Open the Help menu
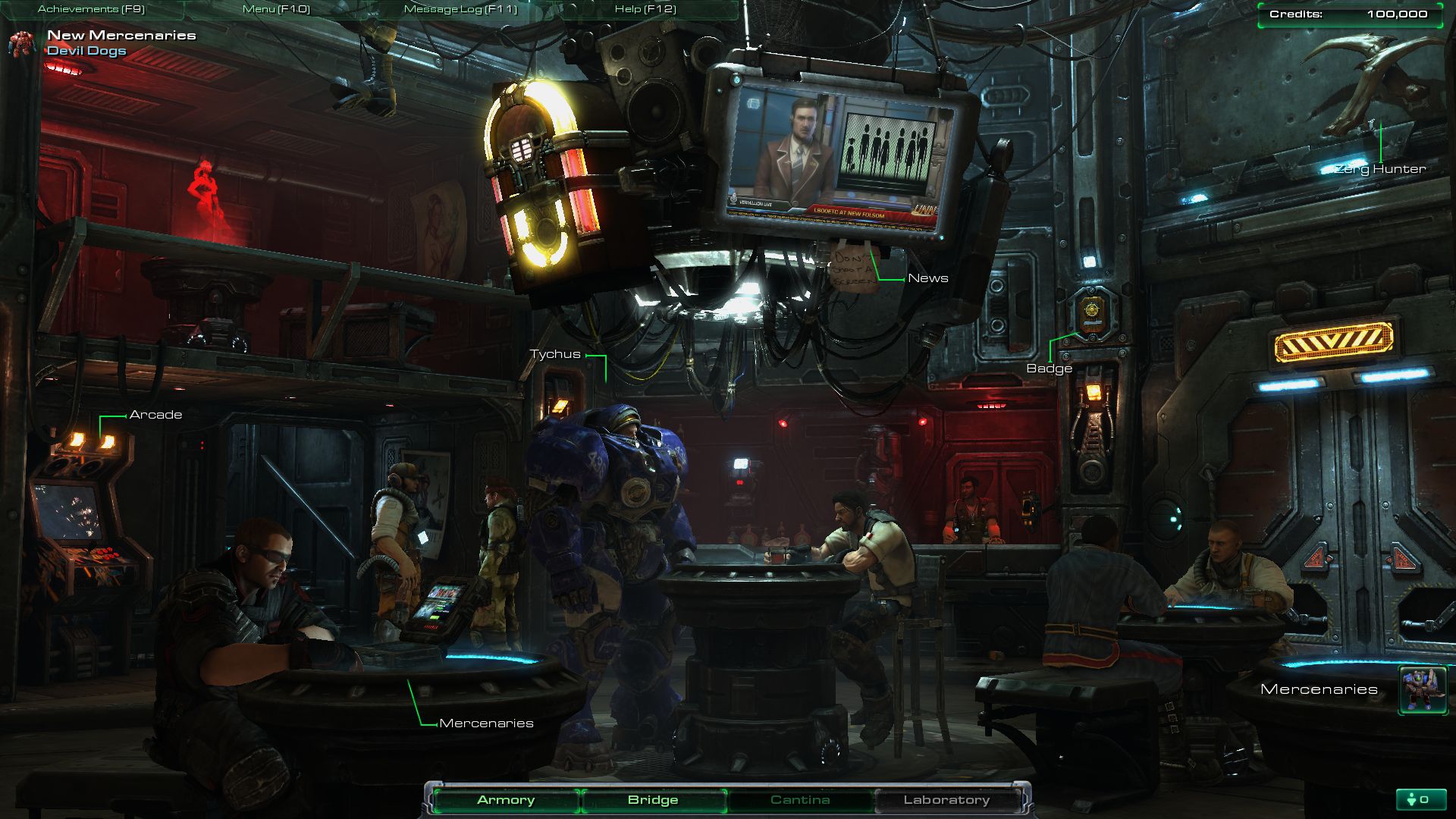Image resolution: width=1456 pixels, height=819 pixels. coord(645,9)
